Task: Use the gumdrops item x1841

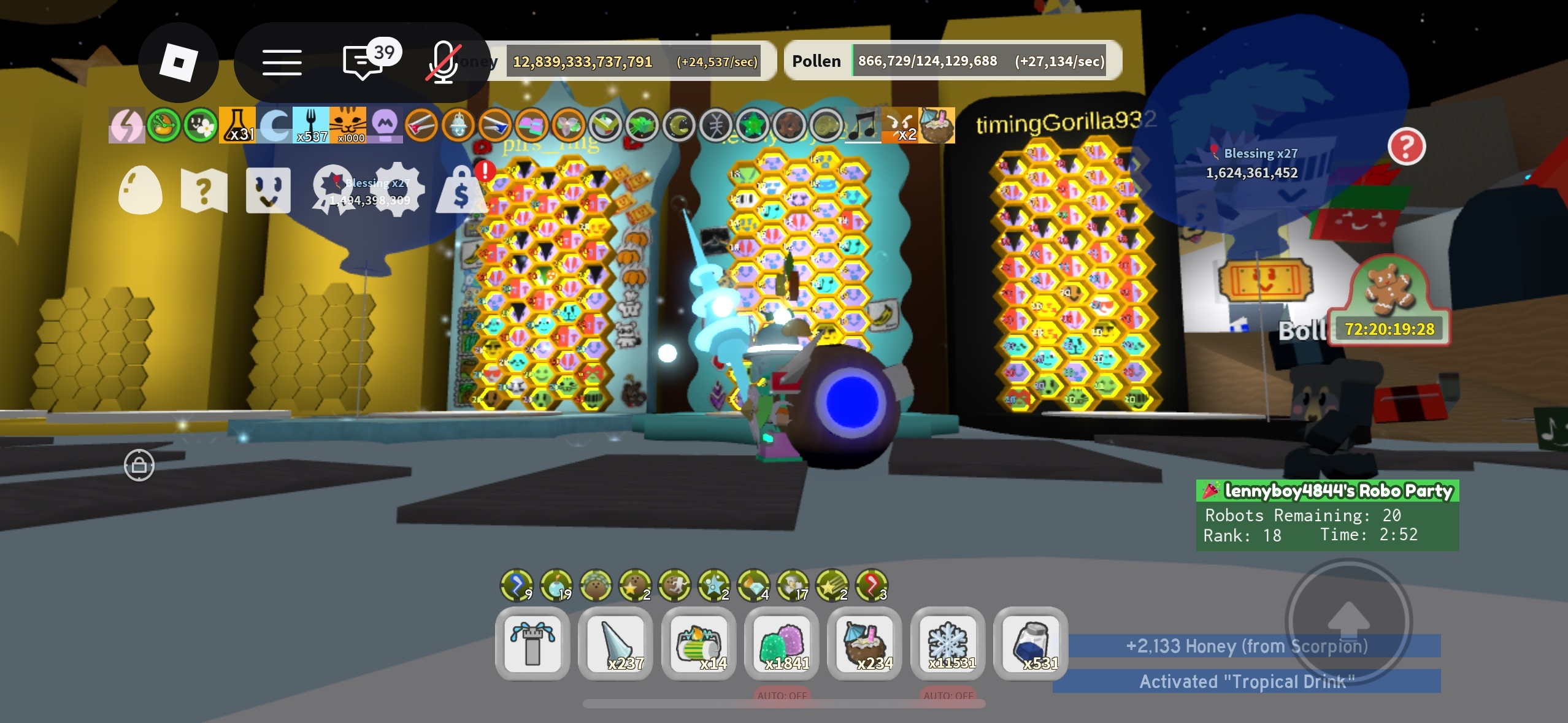Action: click(782, 644)
